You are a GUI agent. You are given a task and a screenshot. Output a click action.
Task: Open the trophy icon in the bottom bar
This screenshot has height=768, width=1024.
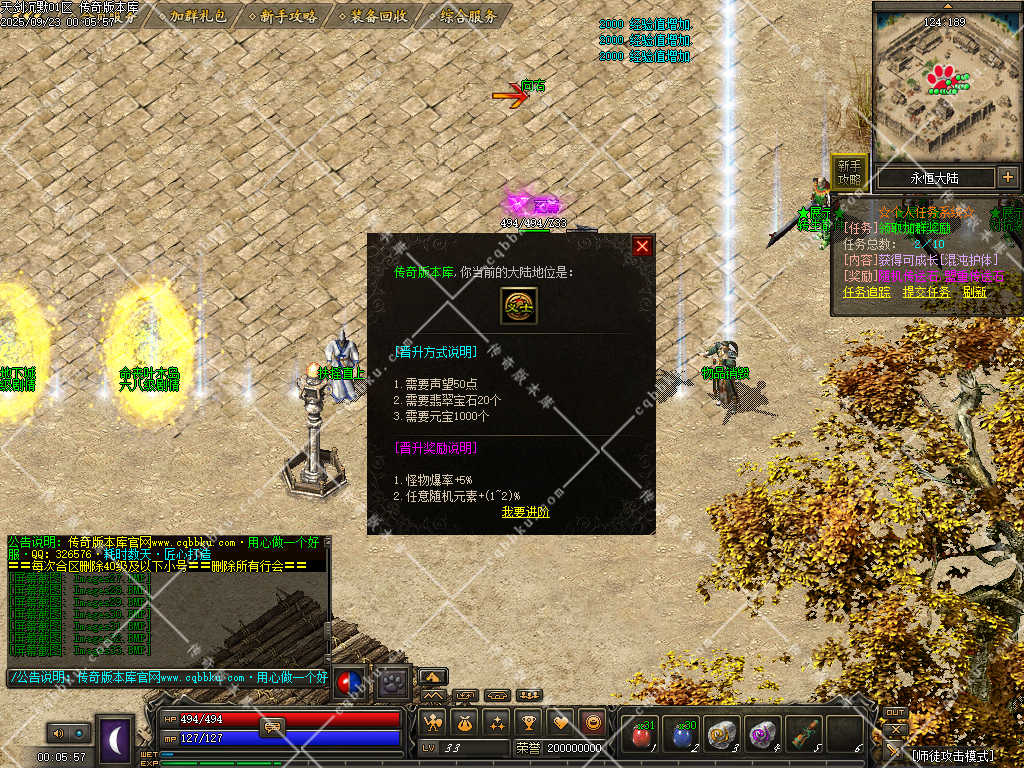tap(528, 722)
